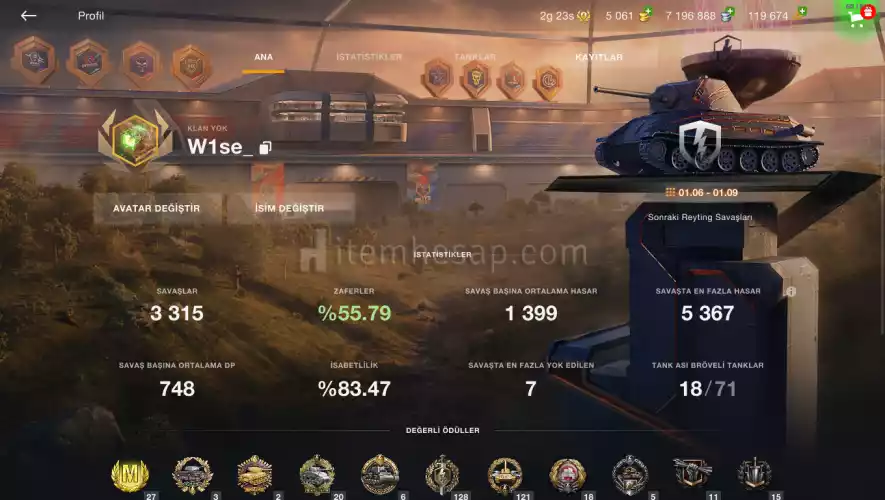Go back using the arrow button
885x500 pixels.
[28, 16]
